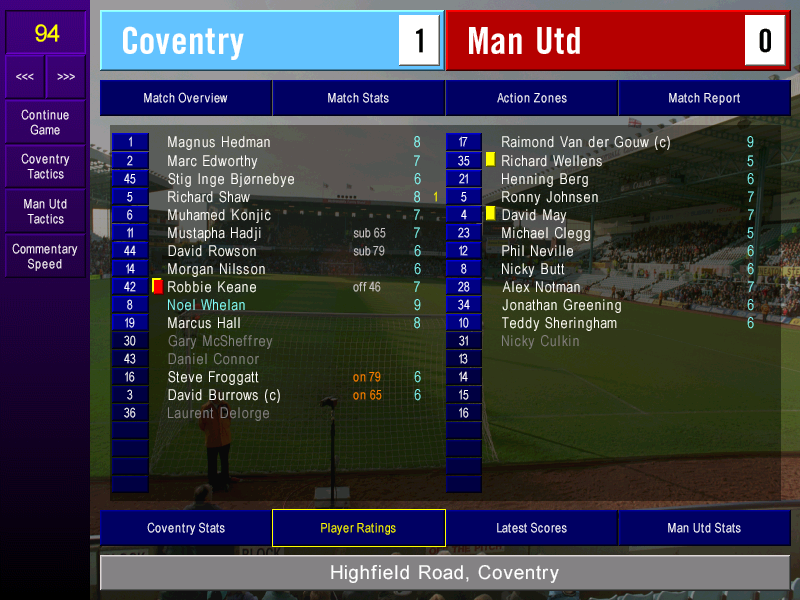Open the Match Report
The image size is (800, 600).
point(704,98)
